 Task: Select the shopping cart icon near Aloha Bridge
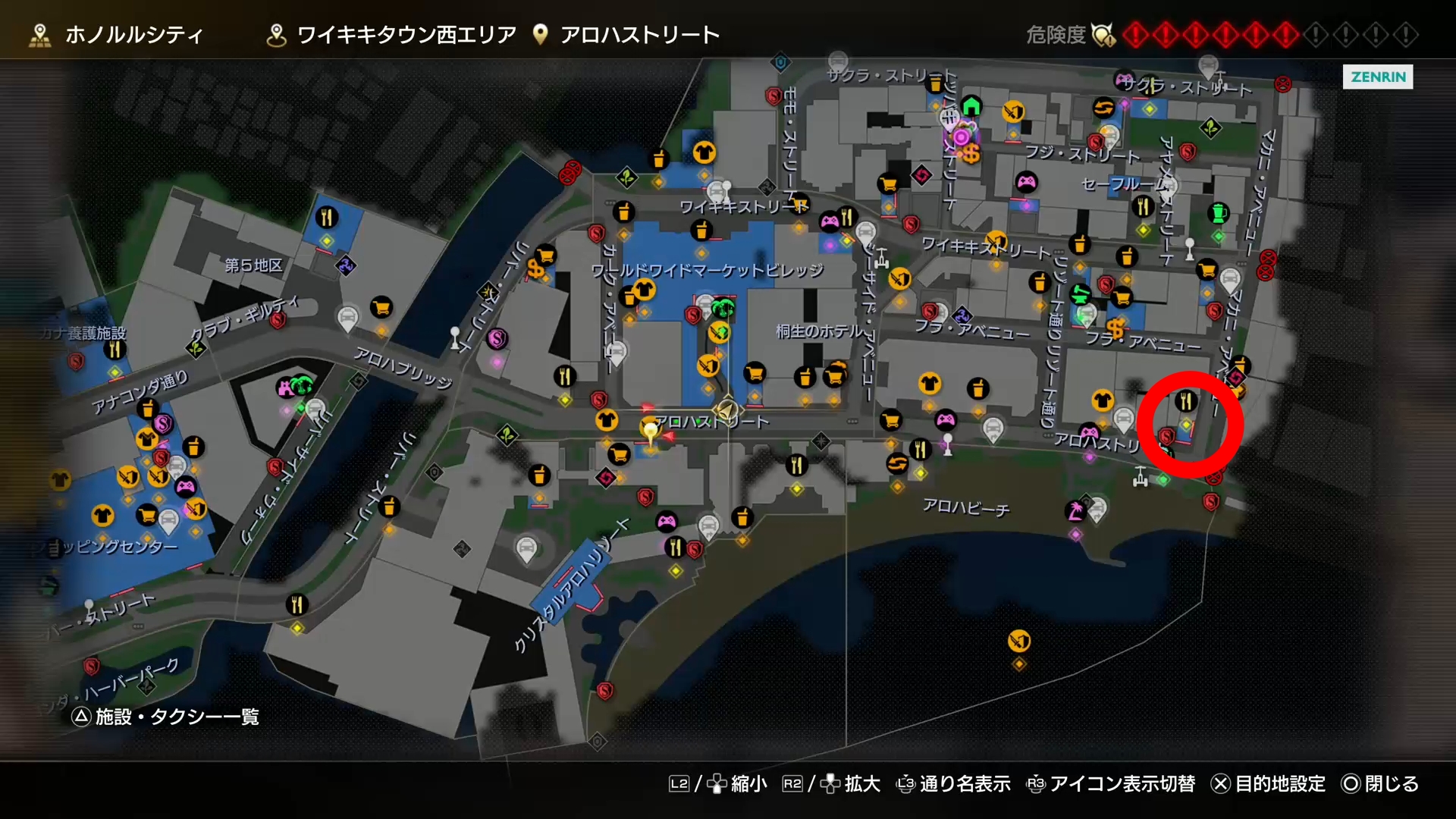381,307
